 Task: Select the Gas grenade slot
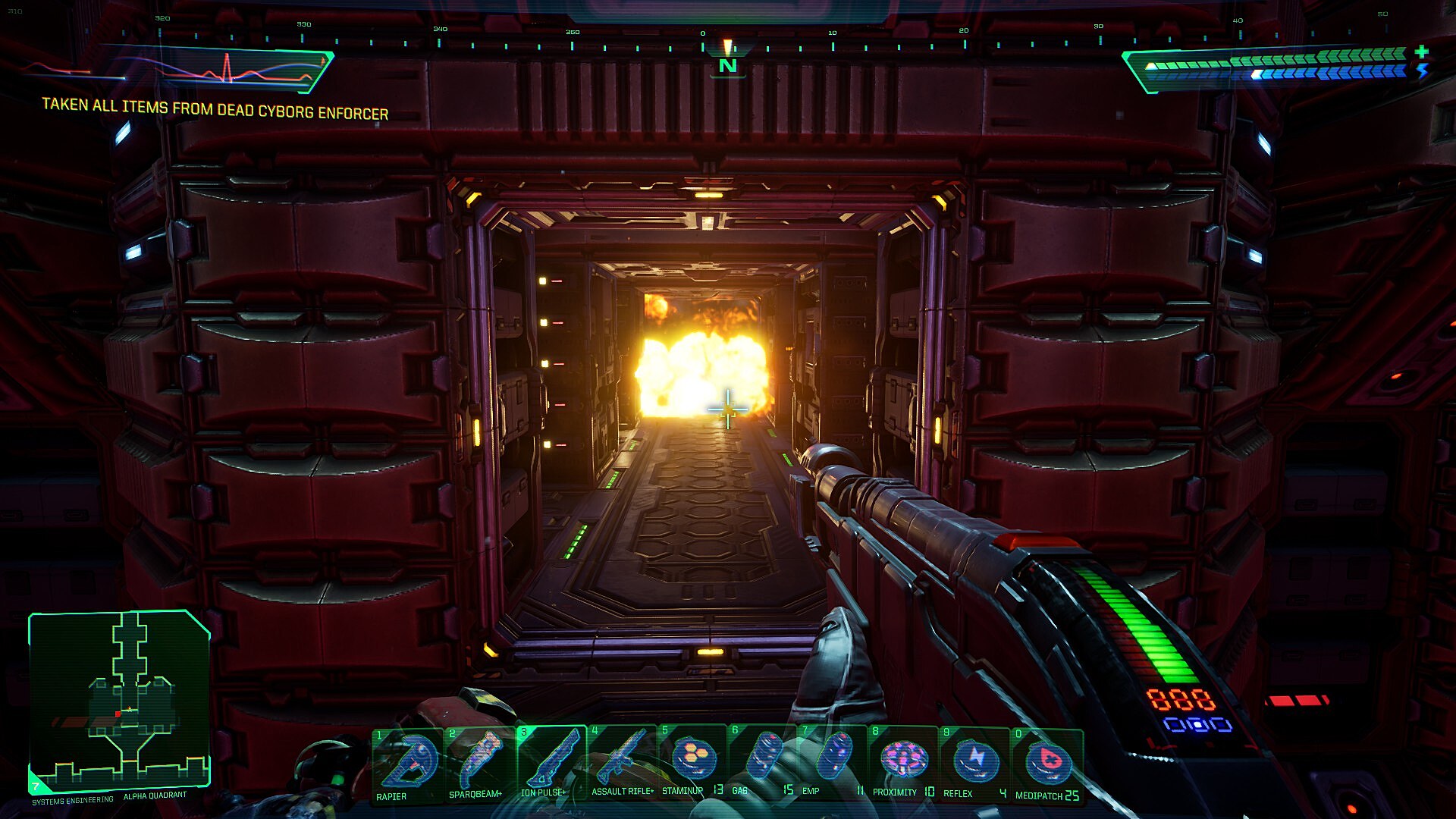click(x=763, y=761)
